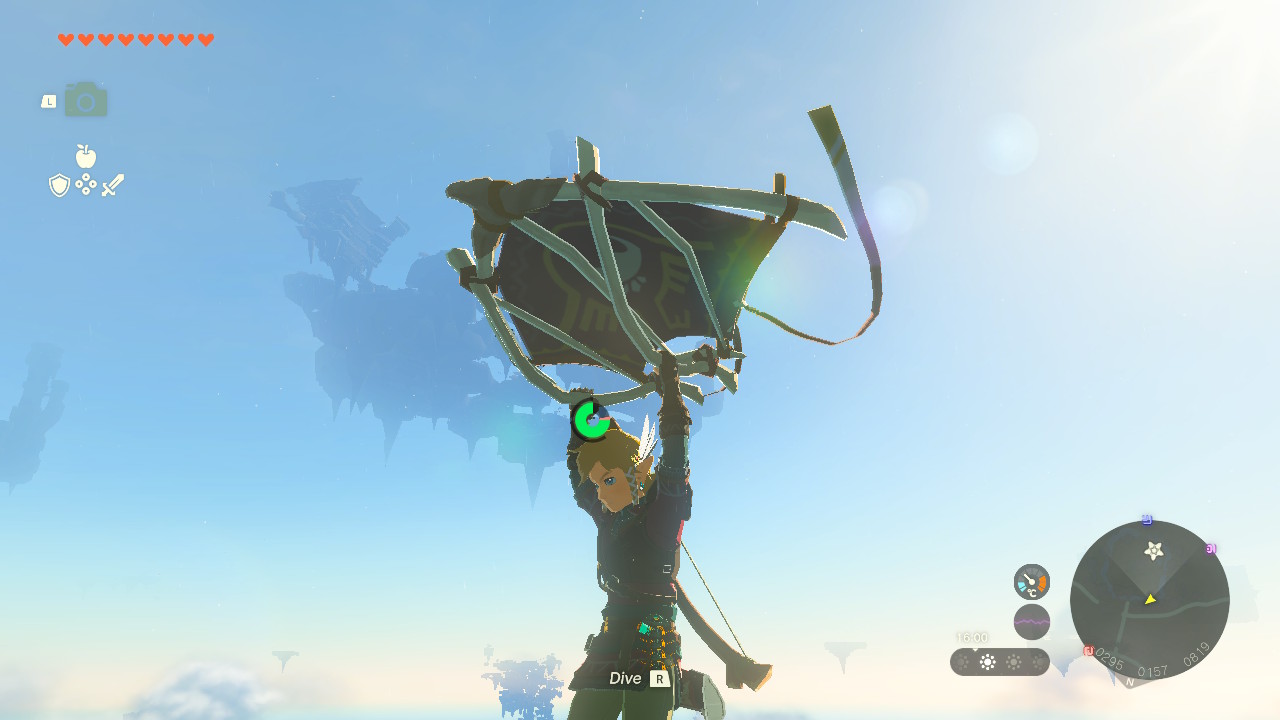This screenshot has width=1280, height=720.
Task: Choose the sword weapon quick-select icon
Action: (112, 185)
